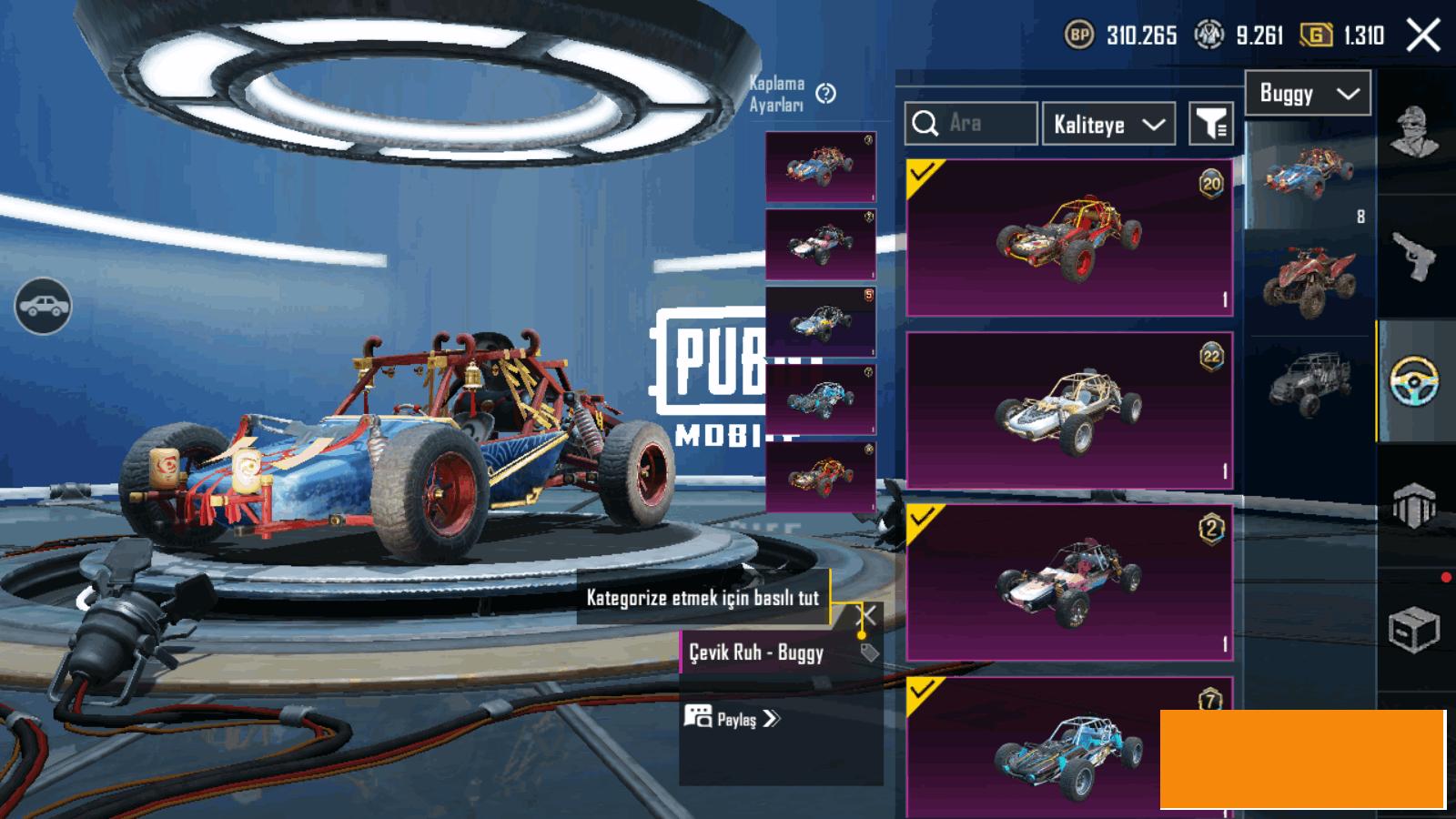Select the red and gold buggy skin card

[1069, 238]
